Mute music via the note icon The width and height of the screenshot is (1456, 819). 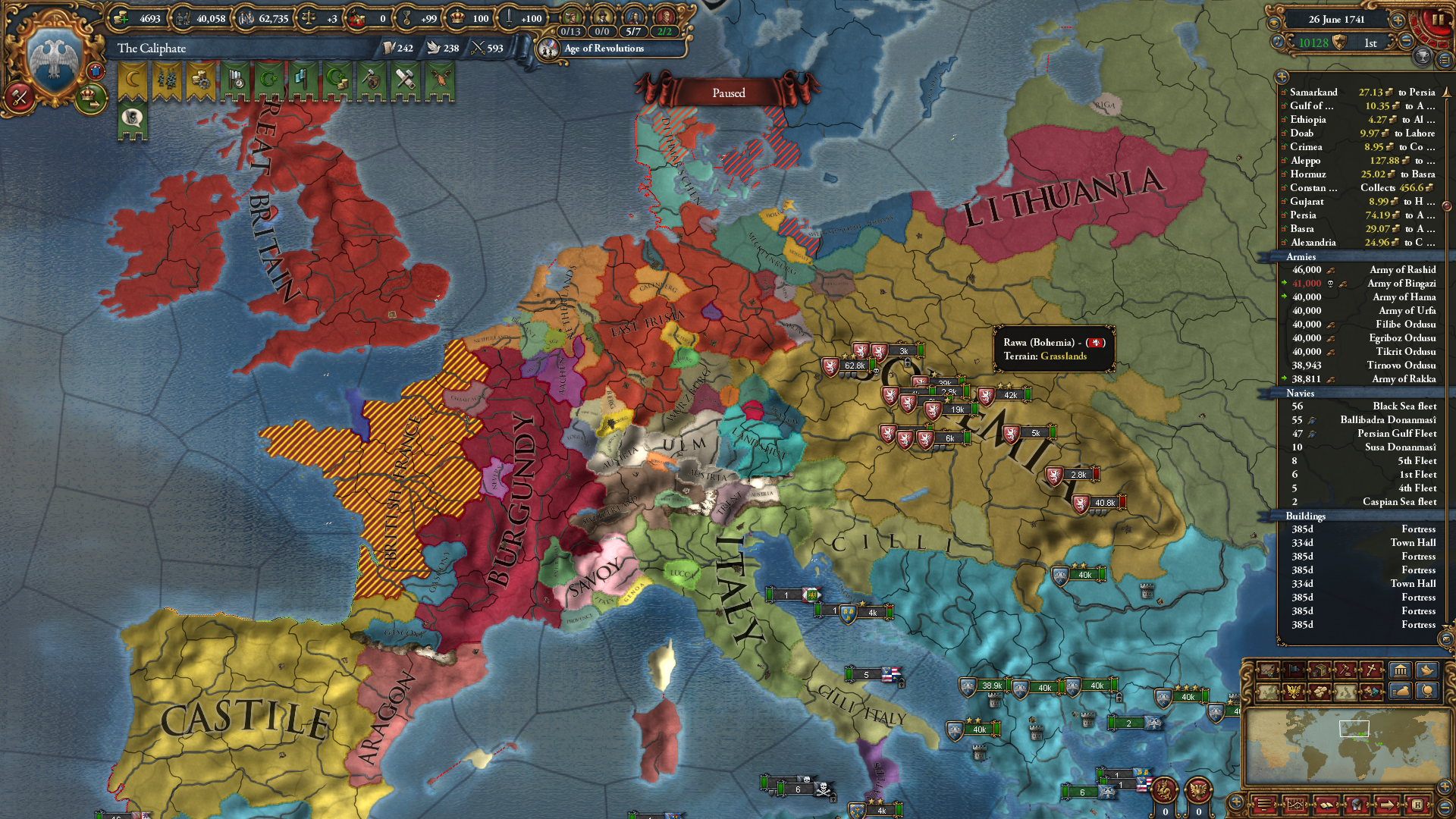pos(1279,42)
